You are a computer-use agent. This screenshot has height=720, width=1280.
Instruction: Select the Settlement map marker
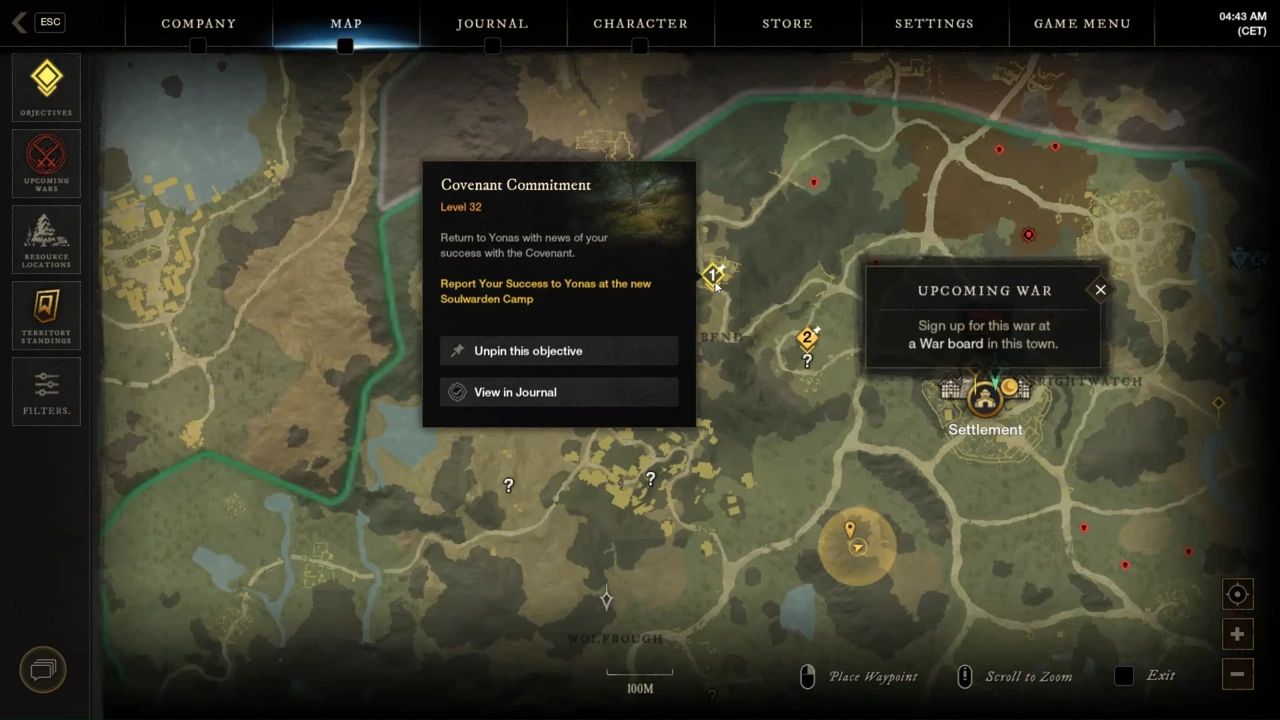[x=985, y=399]
